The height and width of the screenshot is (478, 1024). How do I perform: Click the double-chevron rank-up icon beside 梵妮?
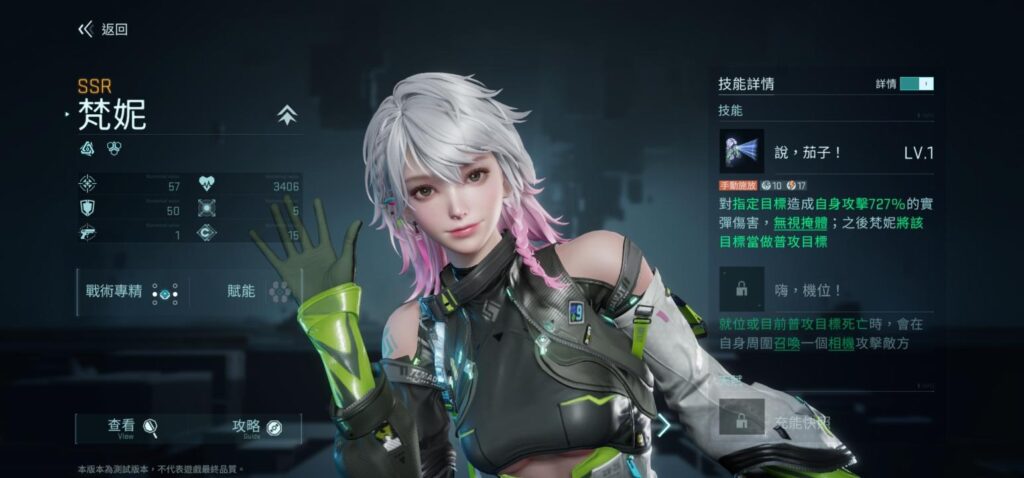point(287,116)
